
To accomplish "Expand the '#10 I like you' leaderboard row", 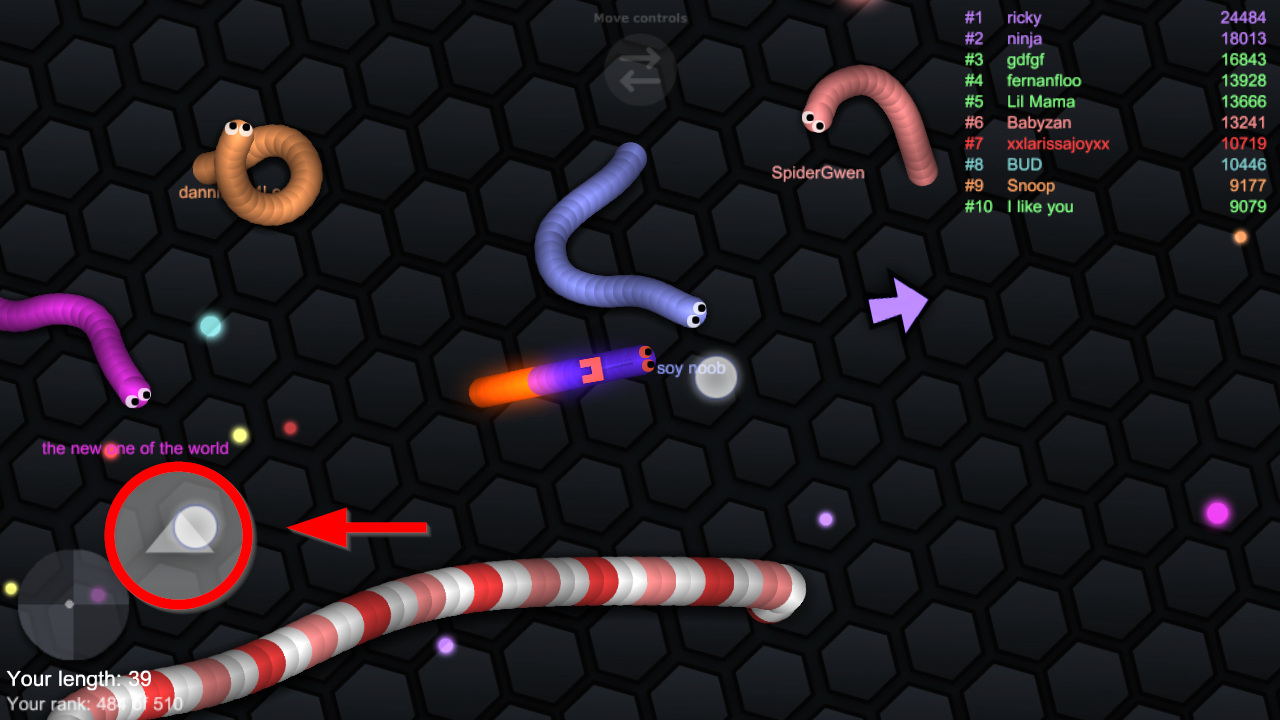I will [1040, 207].
